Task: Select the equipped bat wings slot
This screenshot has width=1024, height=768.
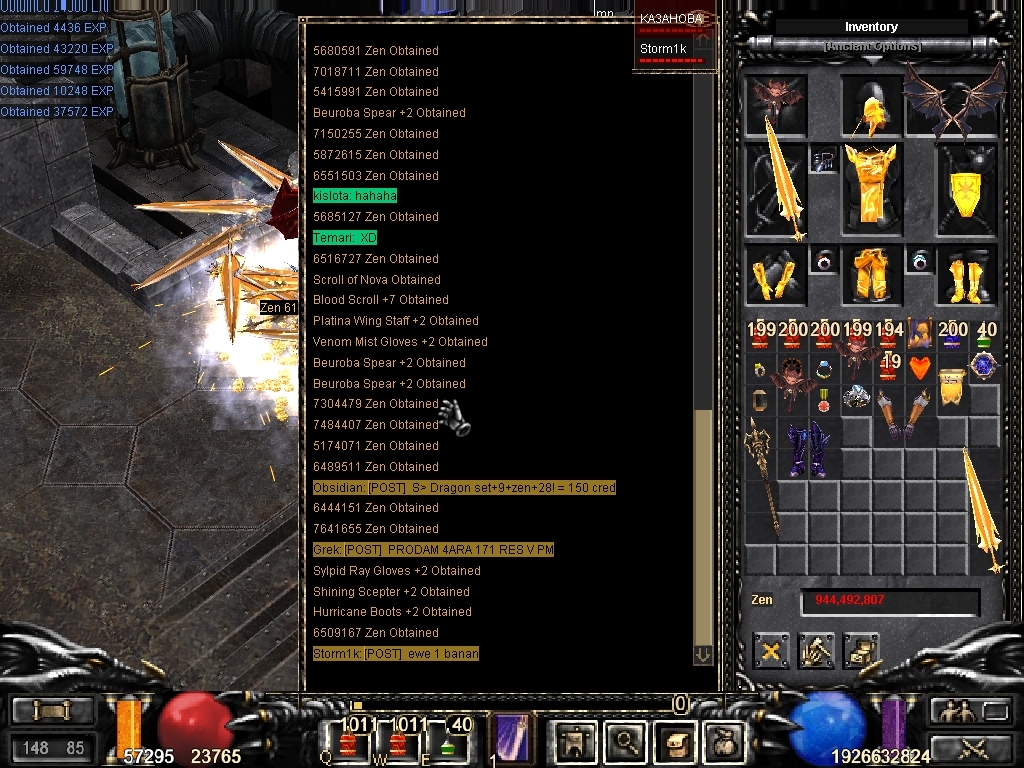Action: pyautogui.click(x=953, y=101)
